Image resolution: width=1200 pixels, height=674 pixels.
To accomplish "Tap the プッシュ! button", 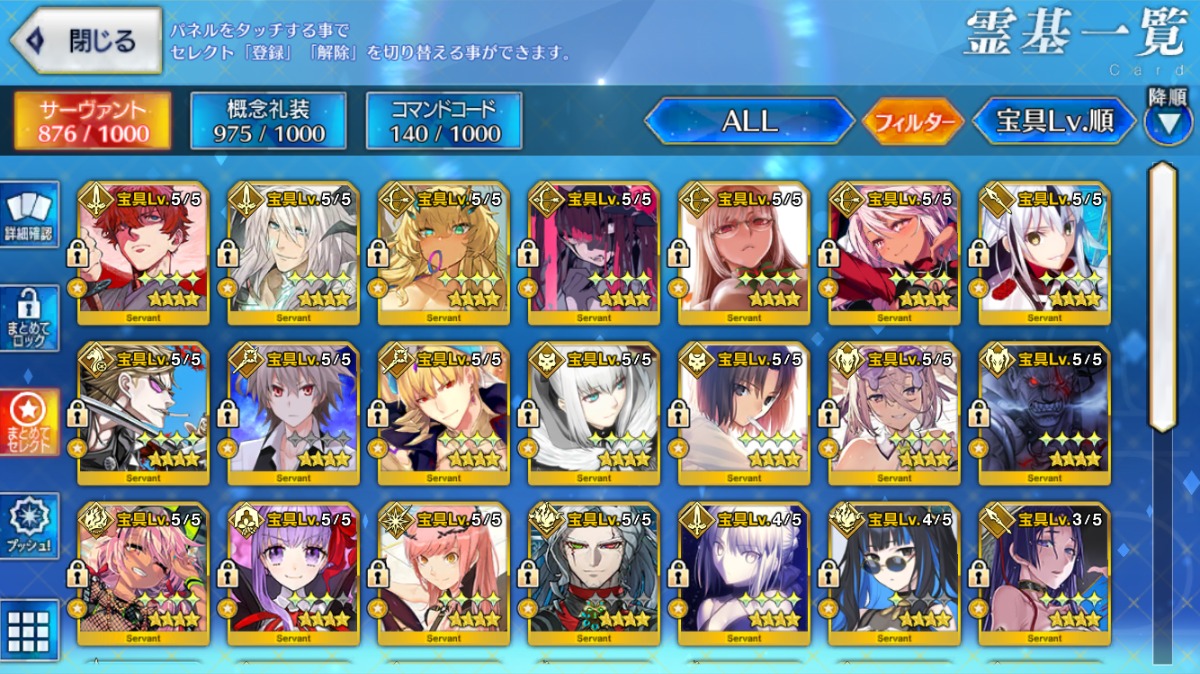I will click(29, 525).
